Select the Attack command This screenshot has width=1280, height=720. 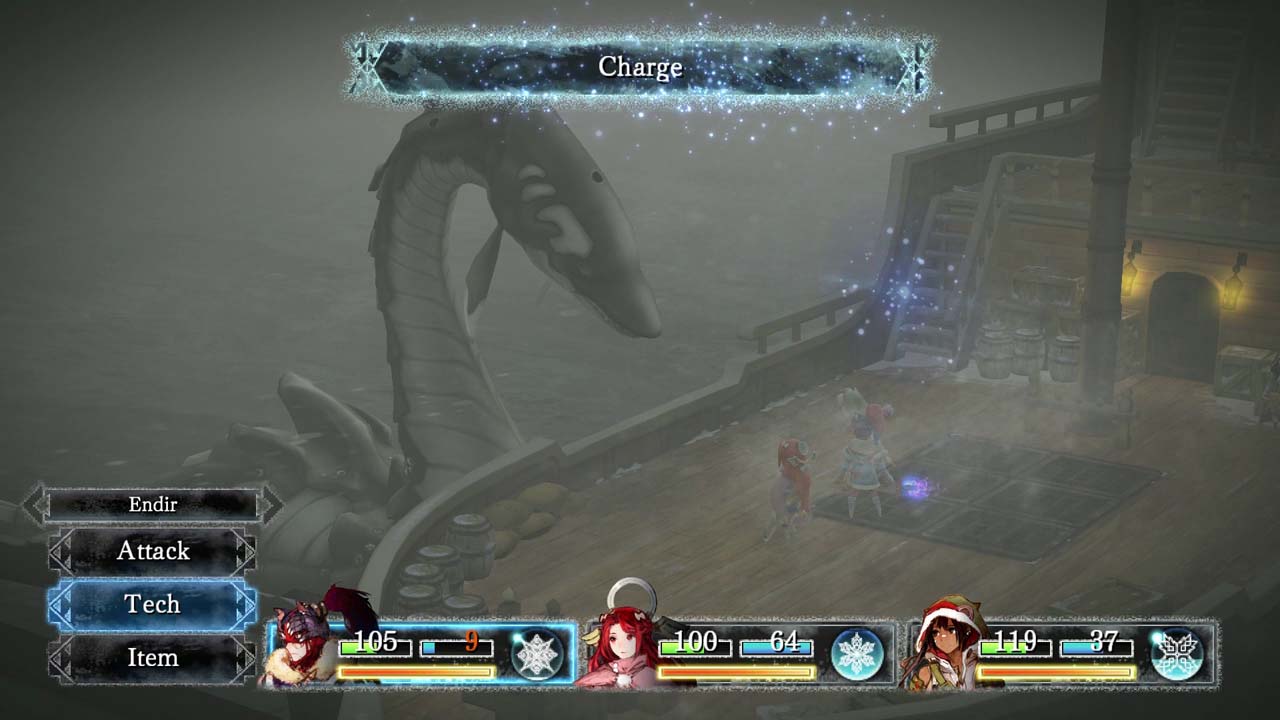pos(153,551)
